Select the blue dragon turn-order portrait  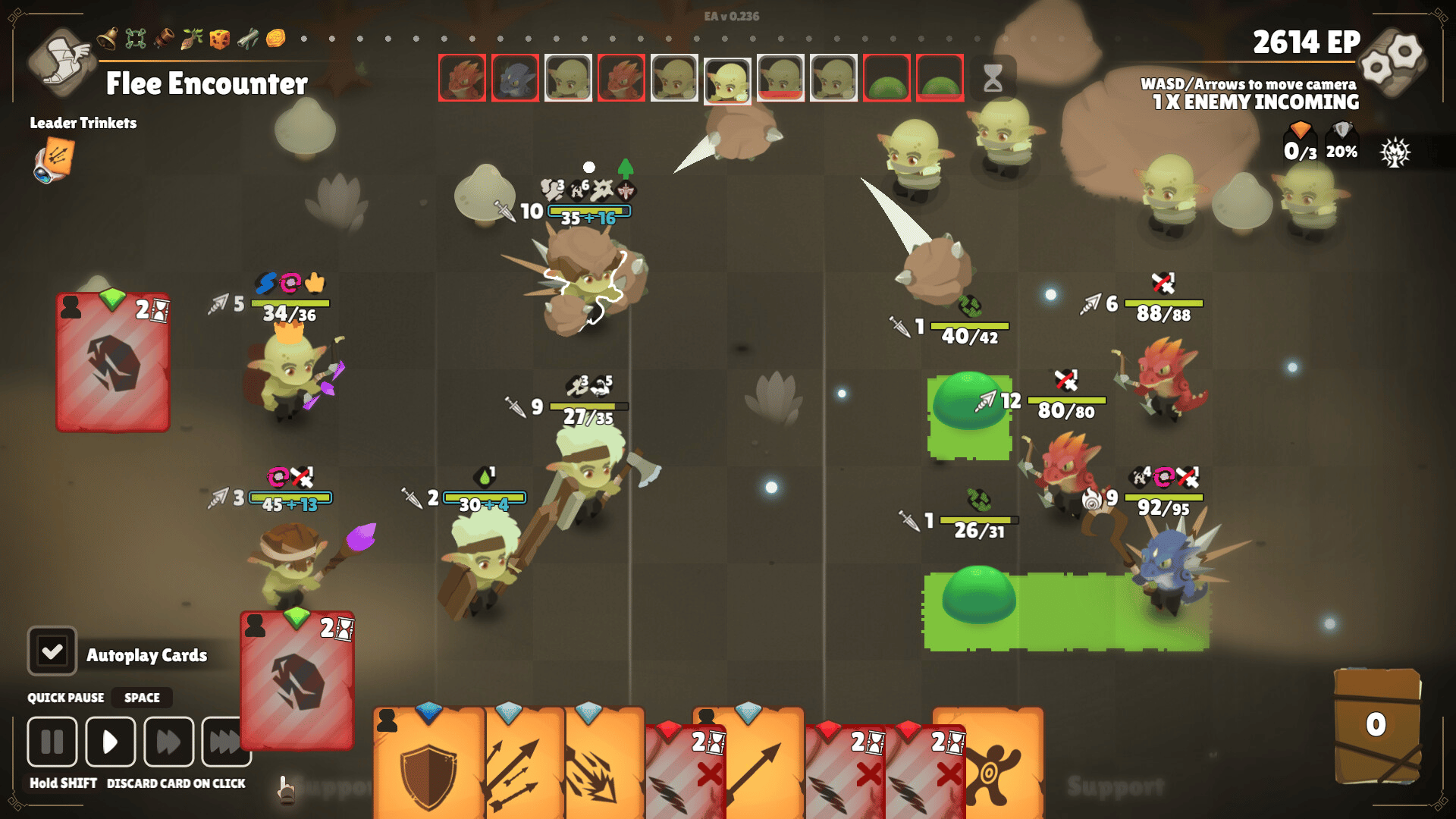515,78
